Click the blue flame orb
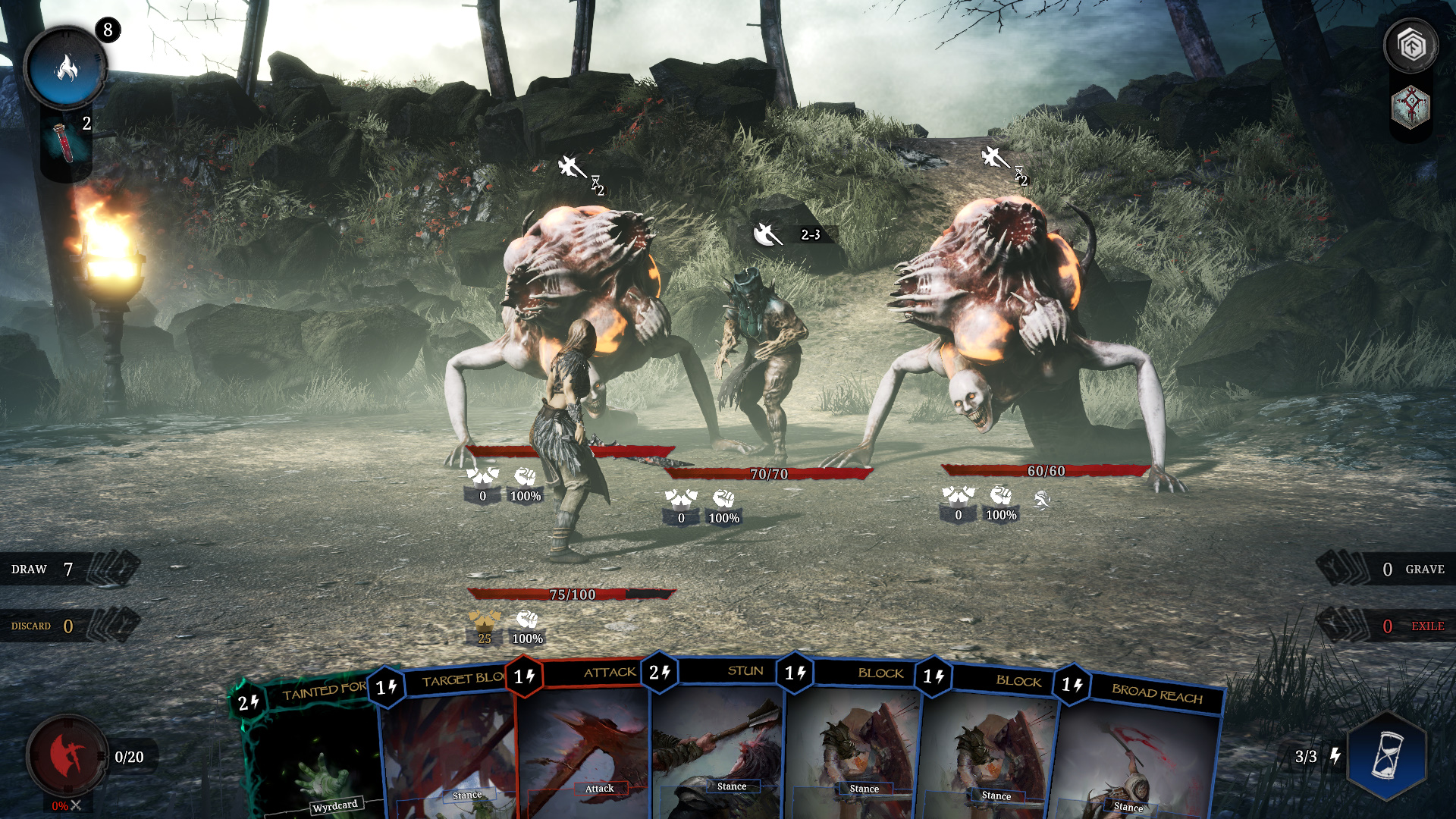Viewport: 1456px width, 819px height. (66, 69)
